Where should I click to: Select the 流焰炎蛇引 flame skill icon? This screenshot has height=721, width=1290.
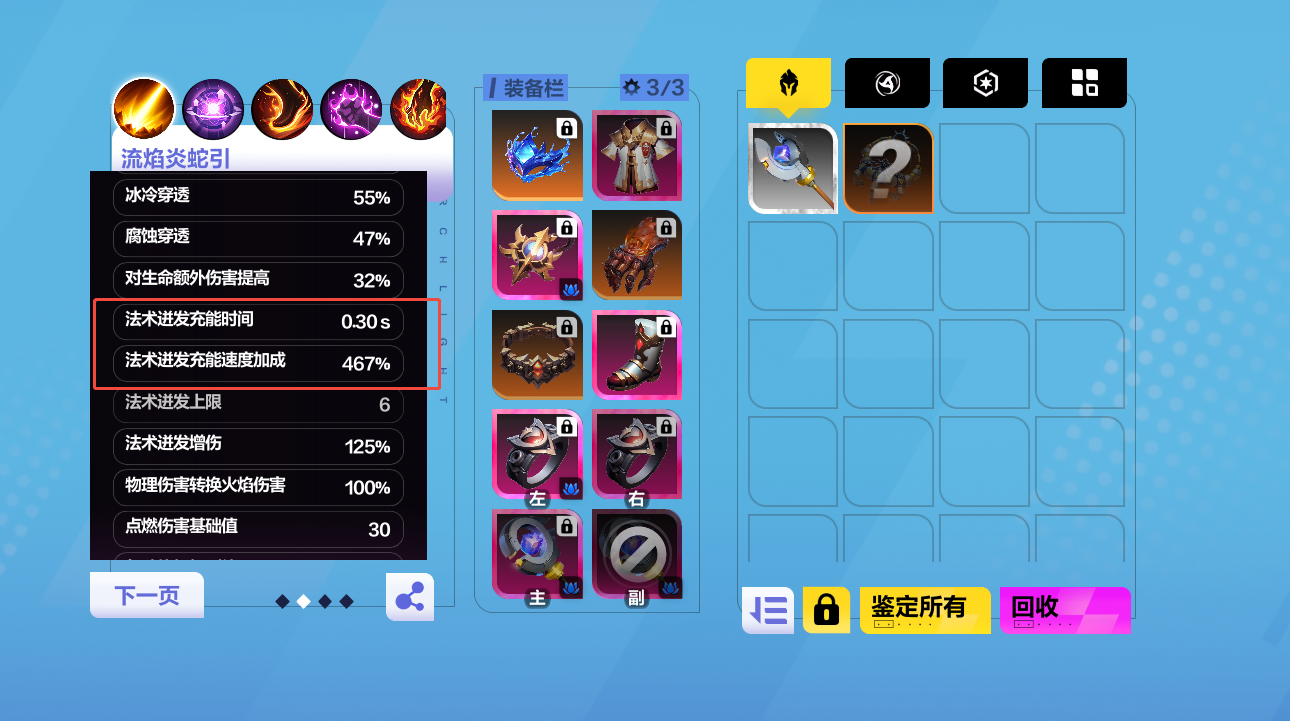point(143,107)
